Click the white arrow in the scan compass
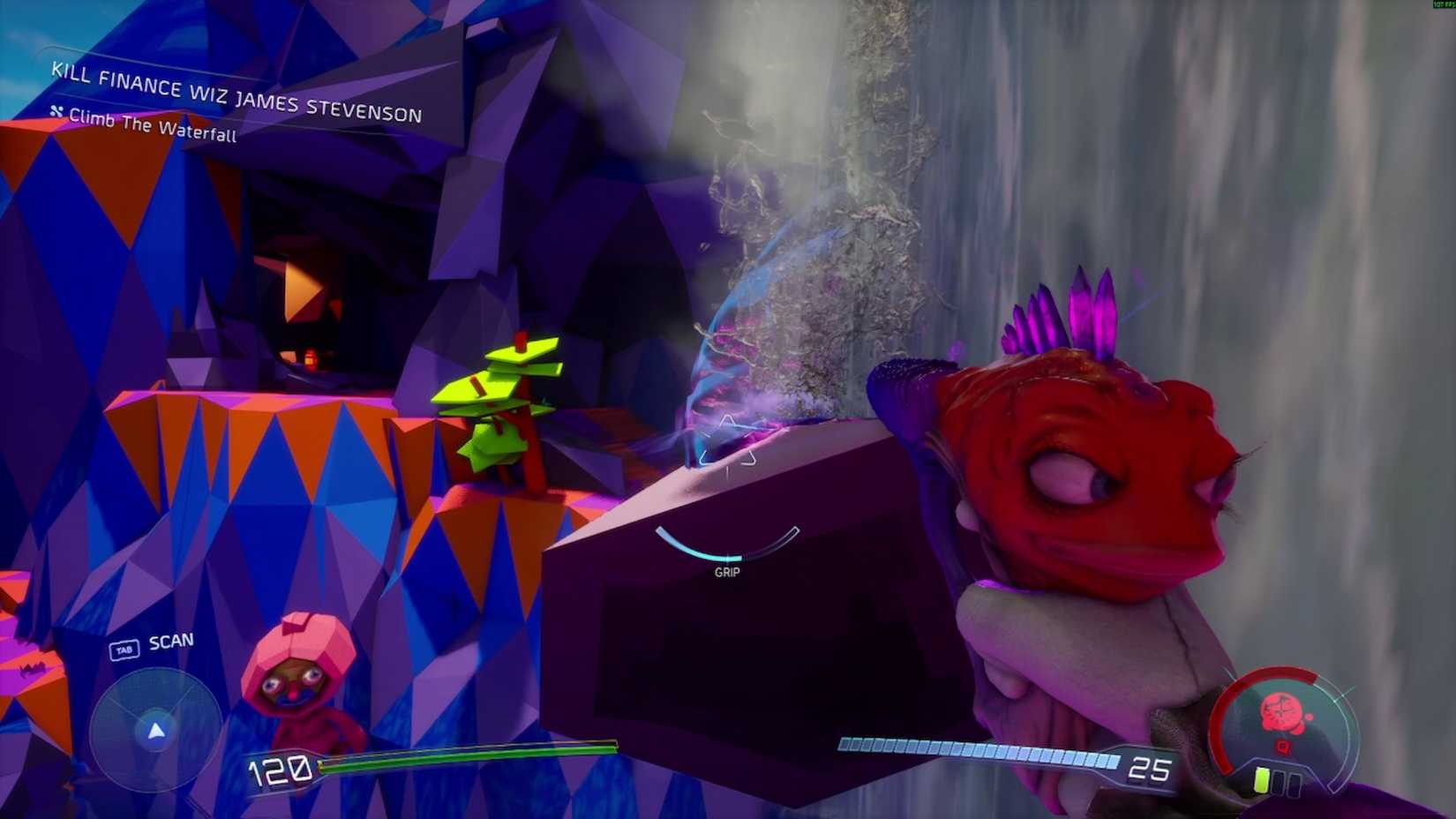The width and height of the screenshot is (1456, 819). [x=156, y=729]
